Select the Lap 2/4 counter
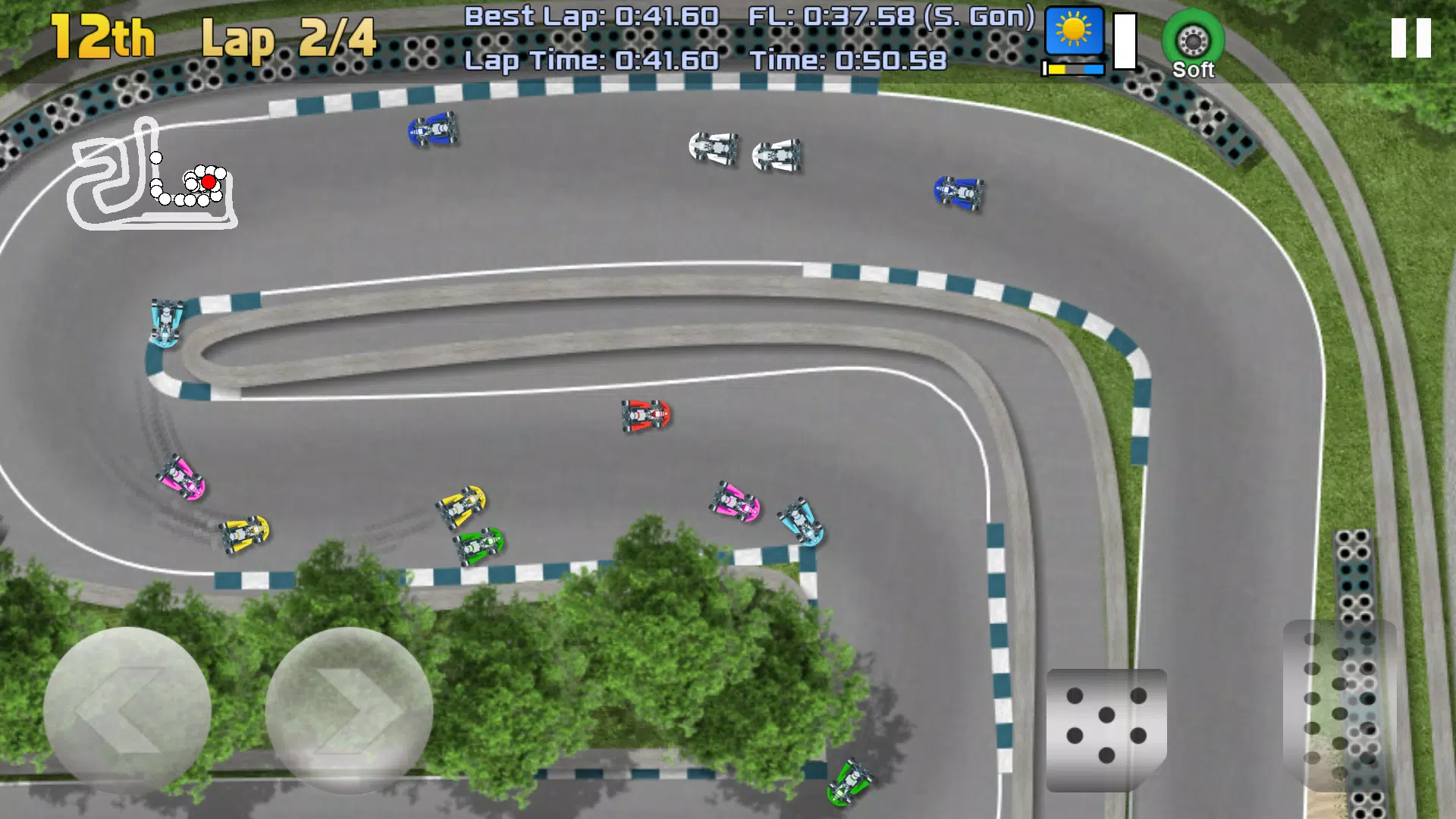Image resolution: width=1456 pixels, height=819 pixels. (x=288, y=38)
